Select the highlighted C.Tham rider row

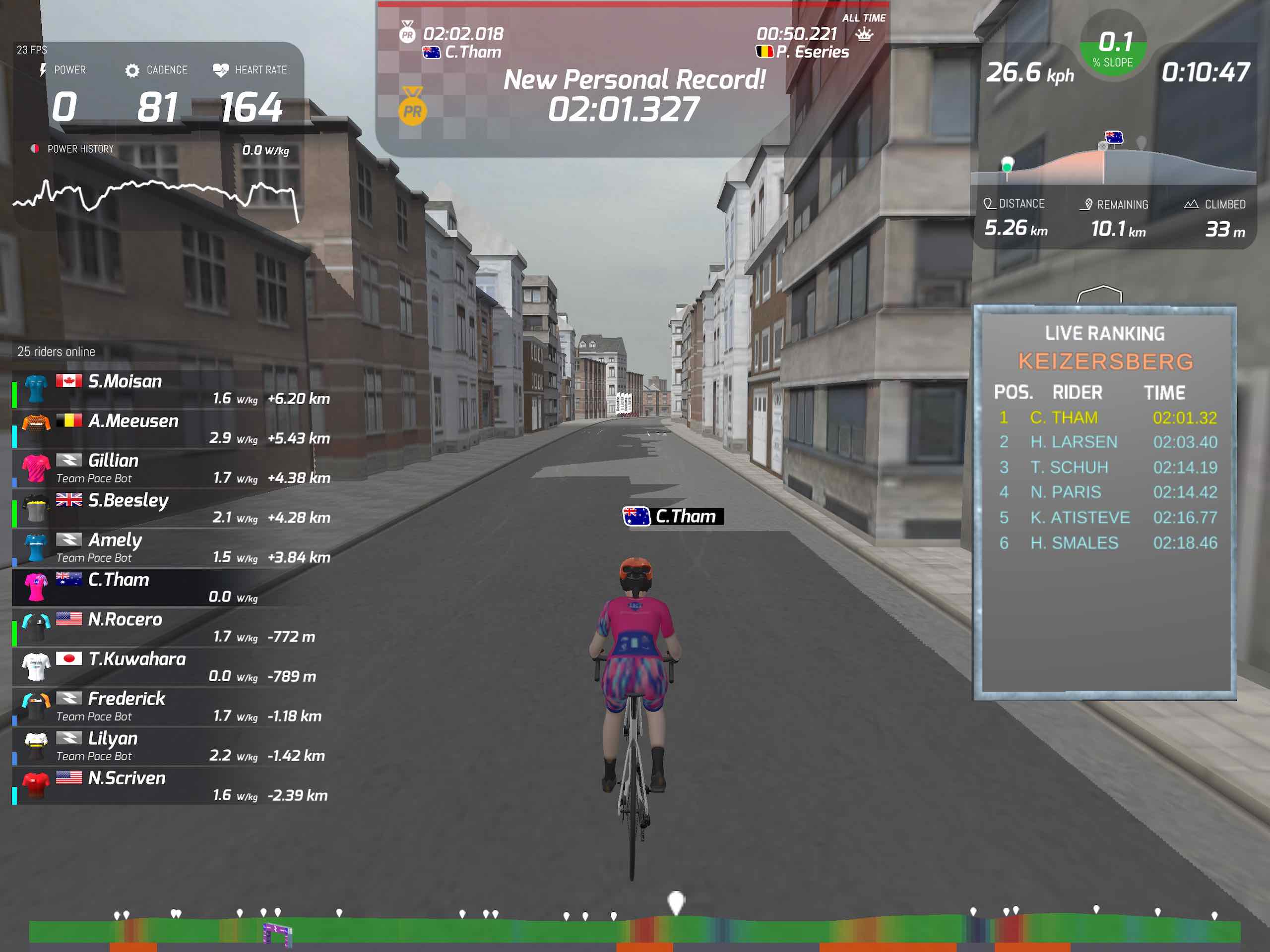172,588
